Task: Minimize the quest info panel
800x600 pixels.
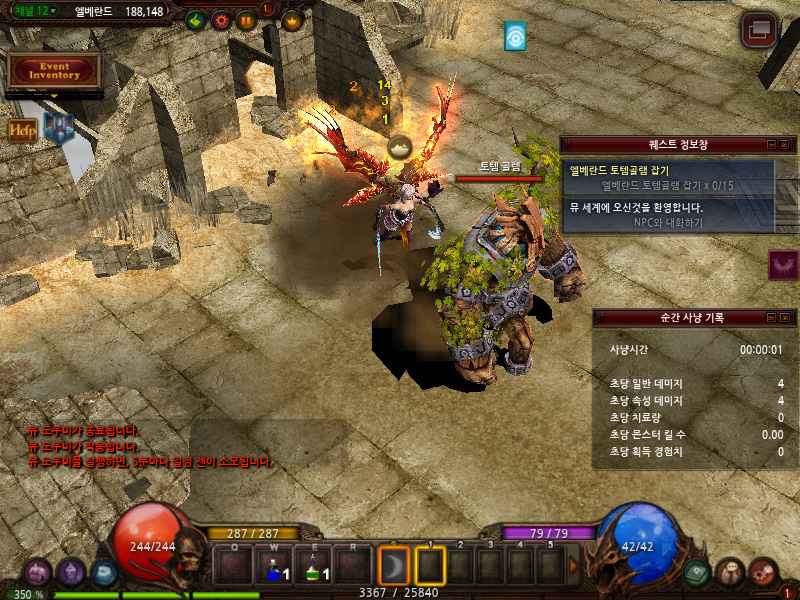Action: pyautogui.click(x=772, y=145)
